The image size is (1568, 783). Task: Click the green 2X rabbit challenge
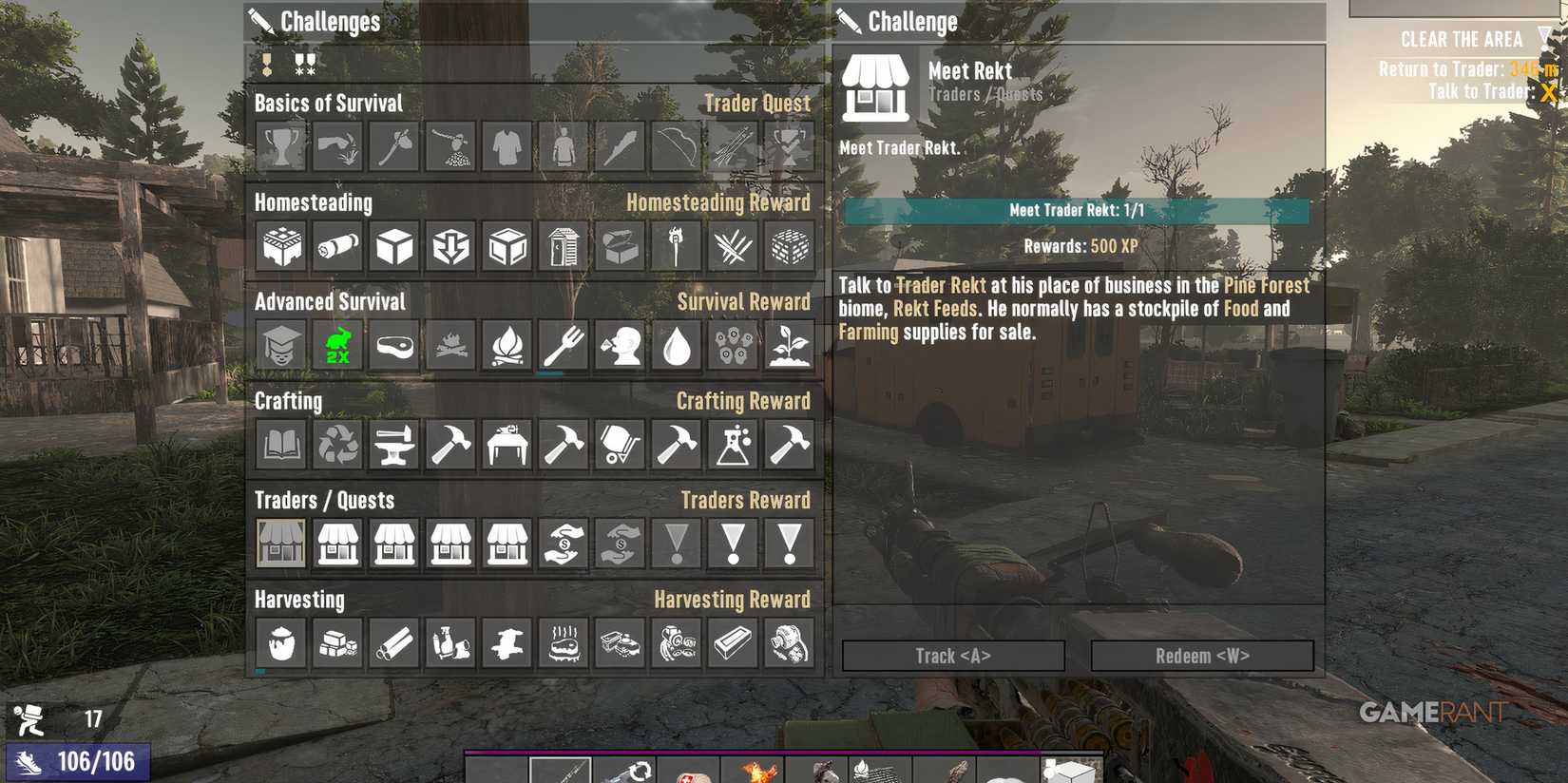336,346
